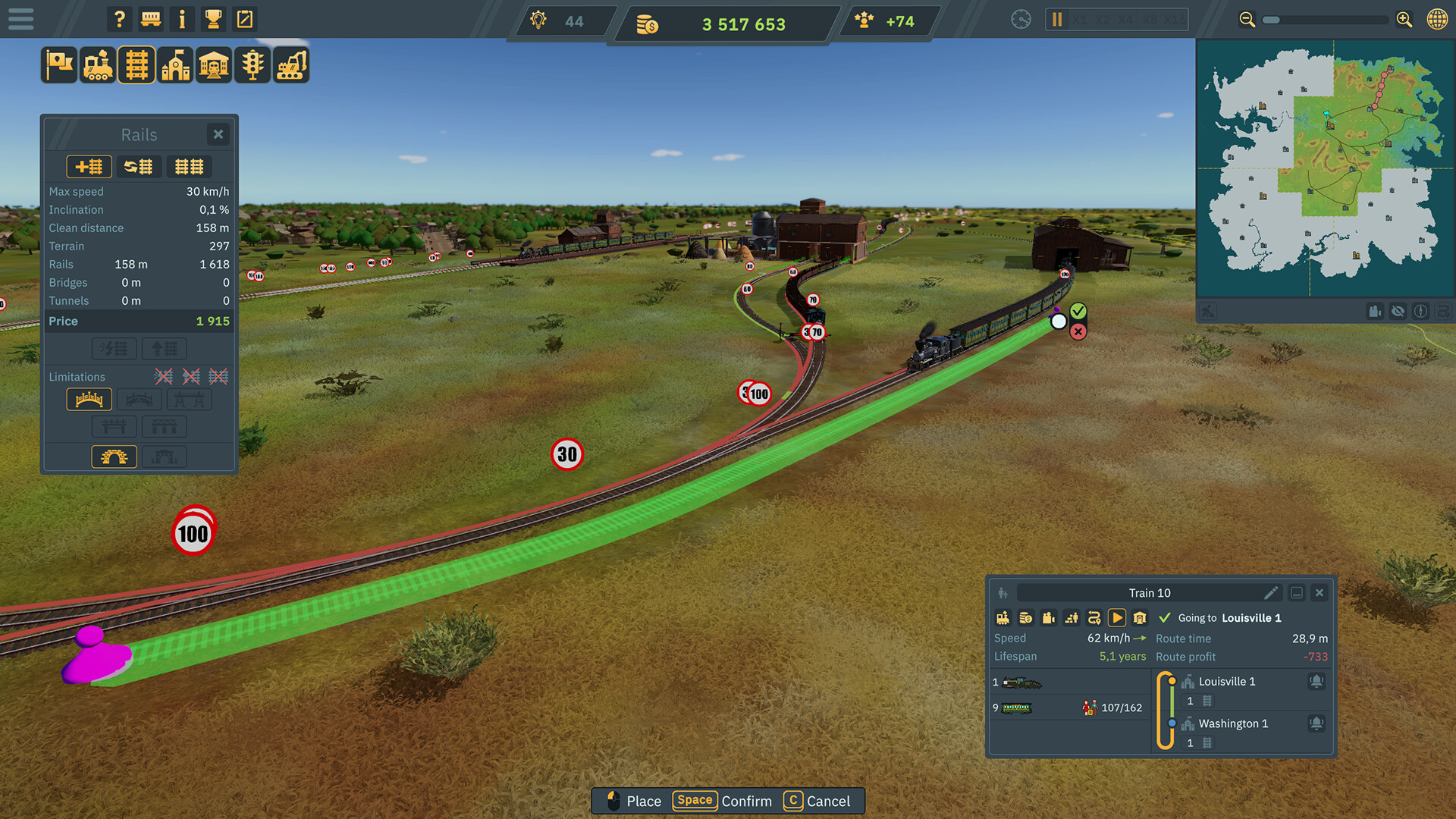This screenshot has height=819, width=1456.
Task: Open the Signals placement tool
Action: point(253,64)
